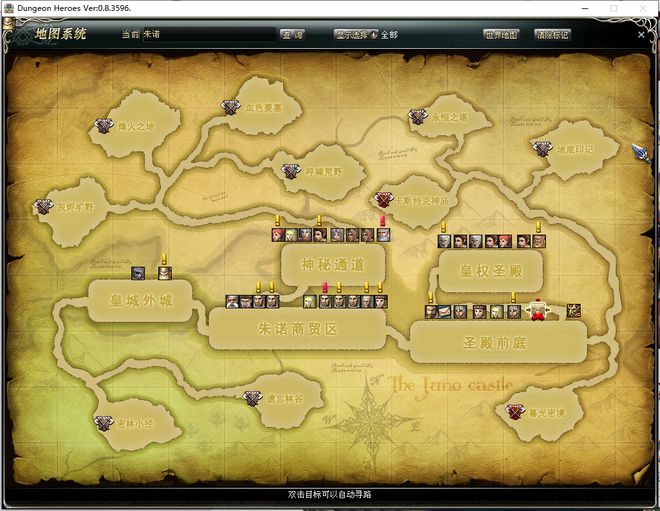Close the map system window
660x511 pixels.
coord(640,34)
